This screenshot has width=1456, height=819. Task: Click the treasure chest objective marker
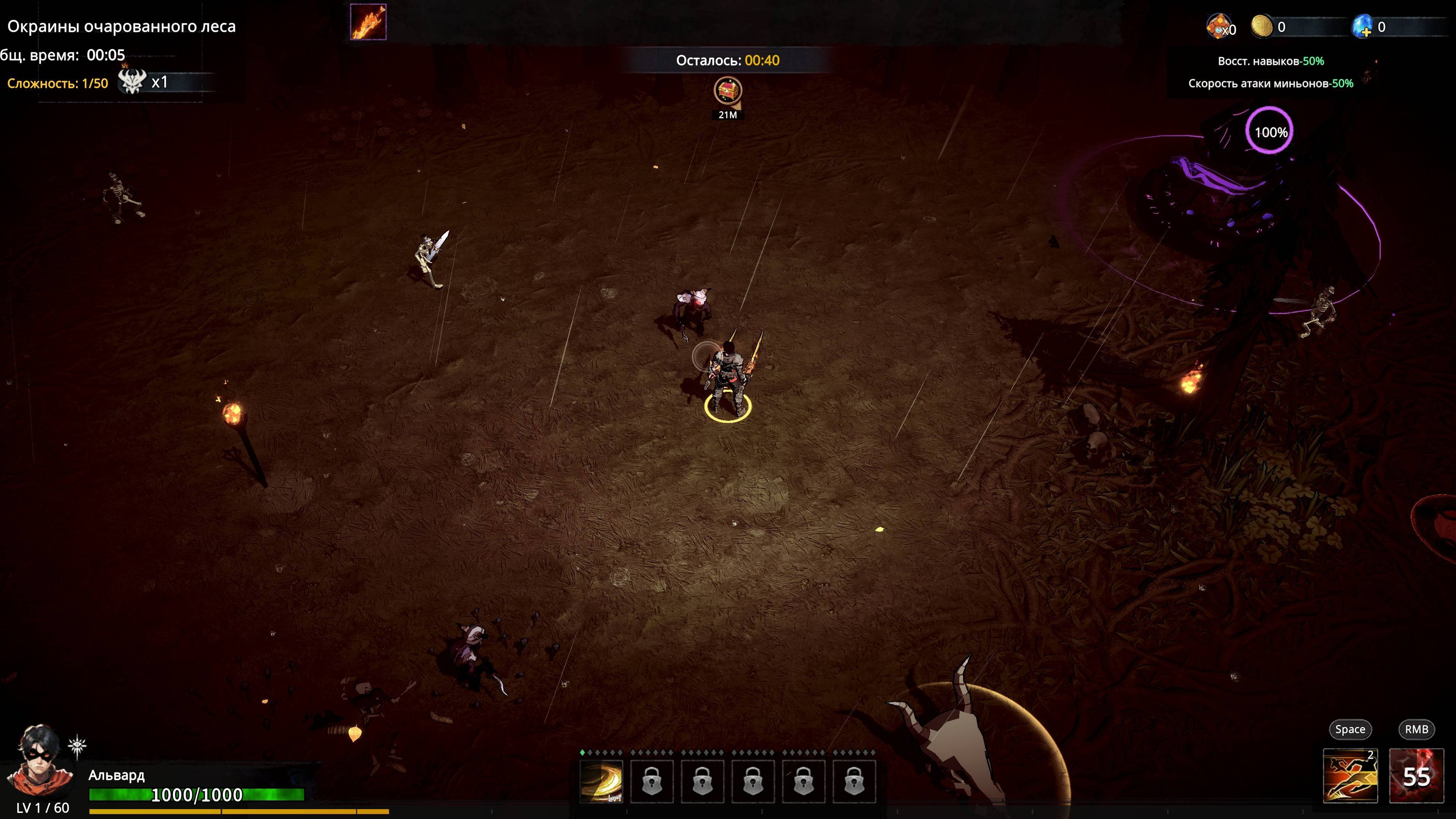[728, 91]
